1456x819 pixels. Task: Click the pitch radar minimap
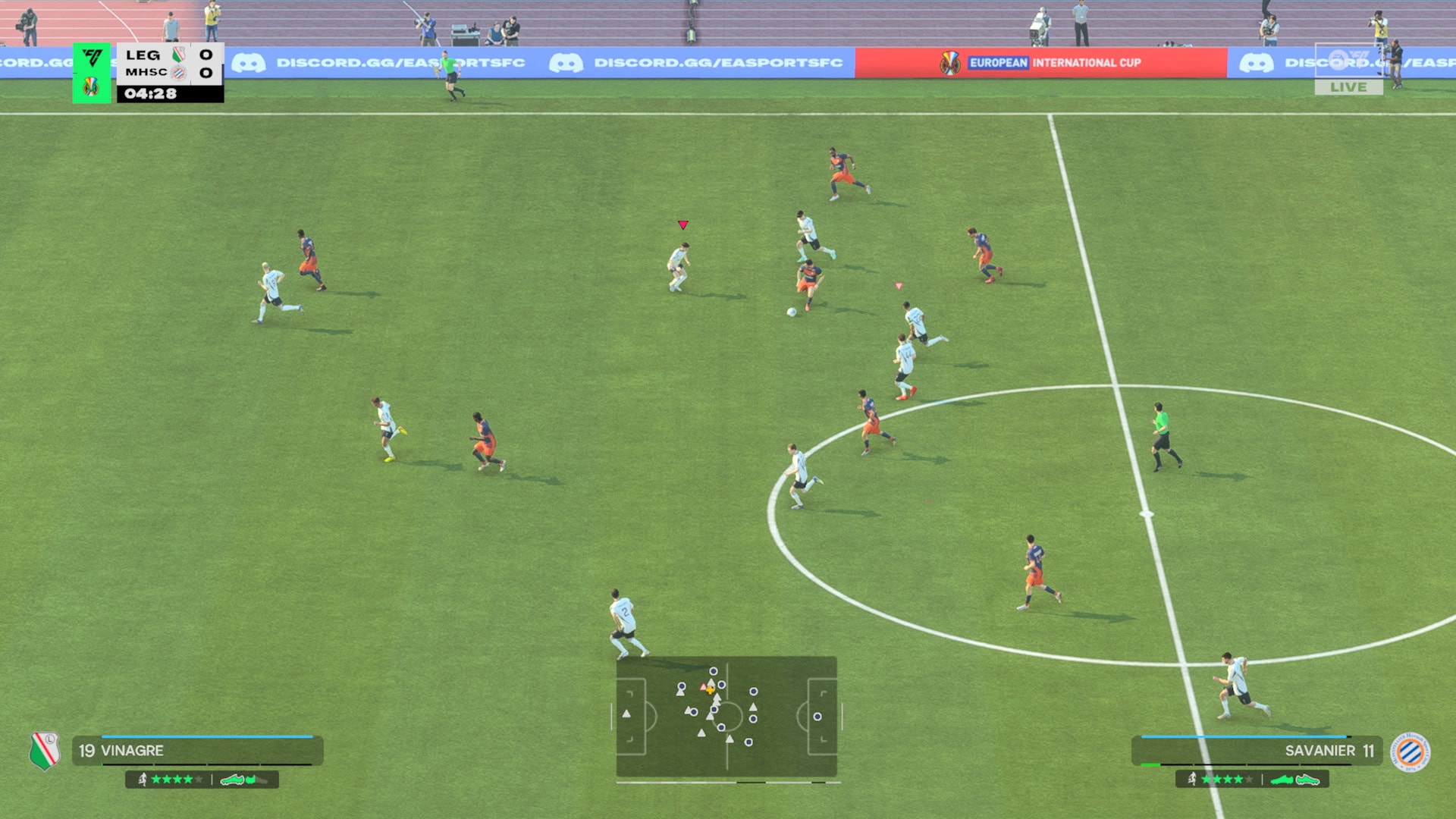click(726, 717)
